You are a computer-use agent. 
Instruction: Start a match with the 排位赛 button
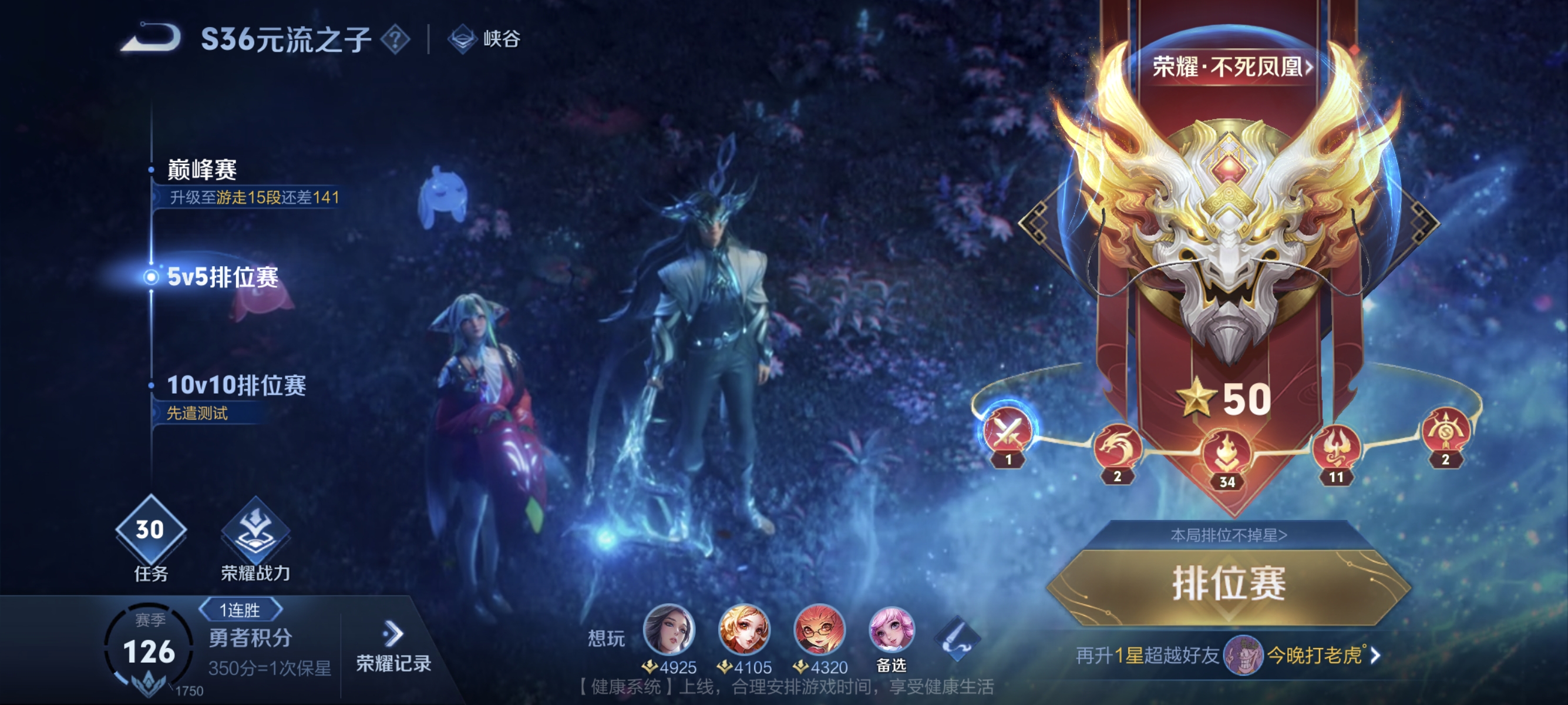[x=1229, y=584]
